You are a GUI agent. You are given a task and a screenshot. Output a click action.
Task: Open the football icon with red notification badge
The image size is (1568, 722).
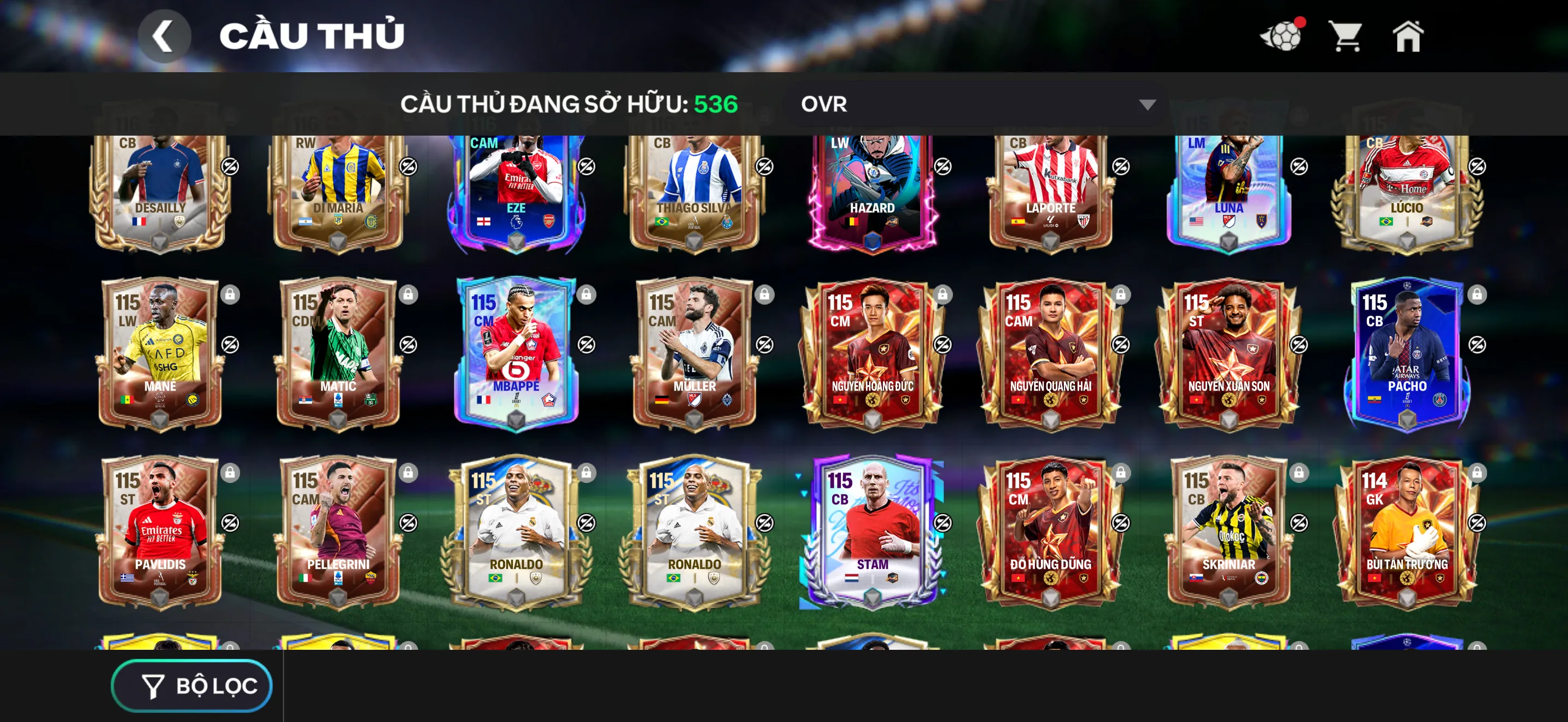coord(1282,38)
